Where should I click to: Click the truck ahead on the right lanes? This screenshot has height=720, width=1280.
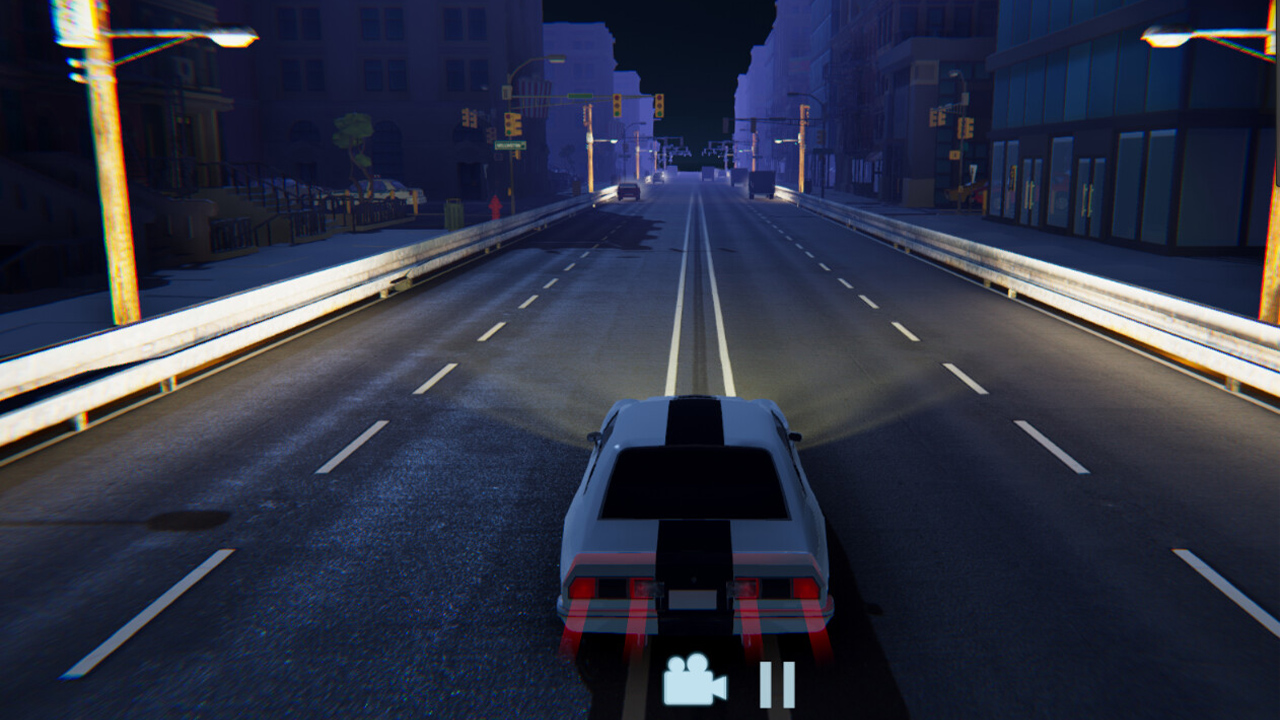pyautogui.click(x=762, y=183)
